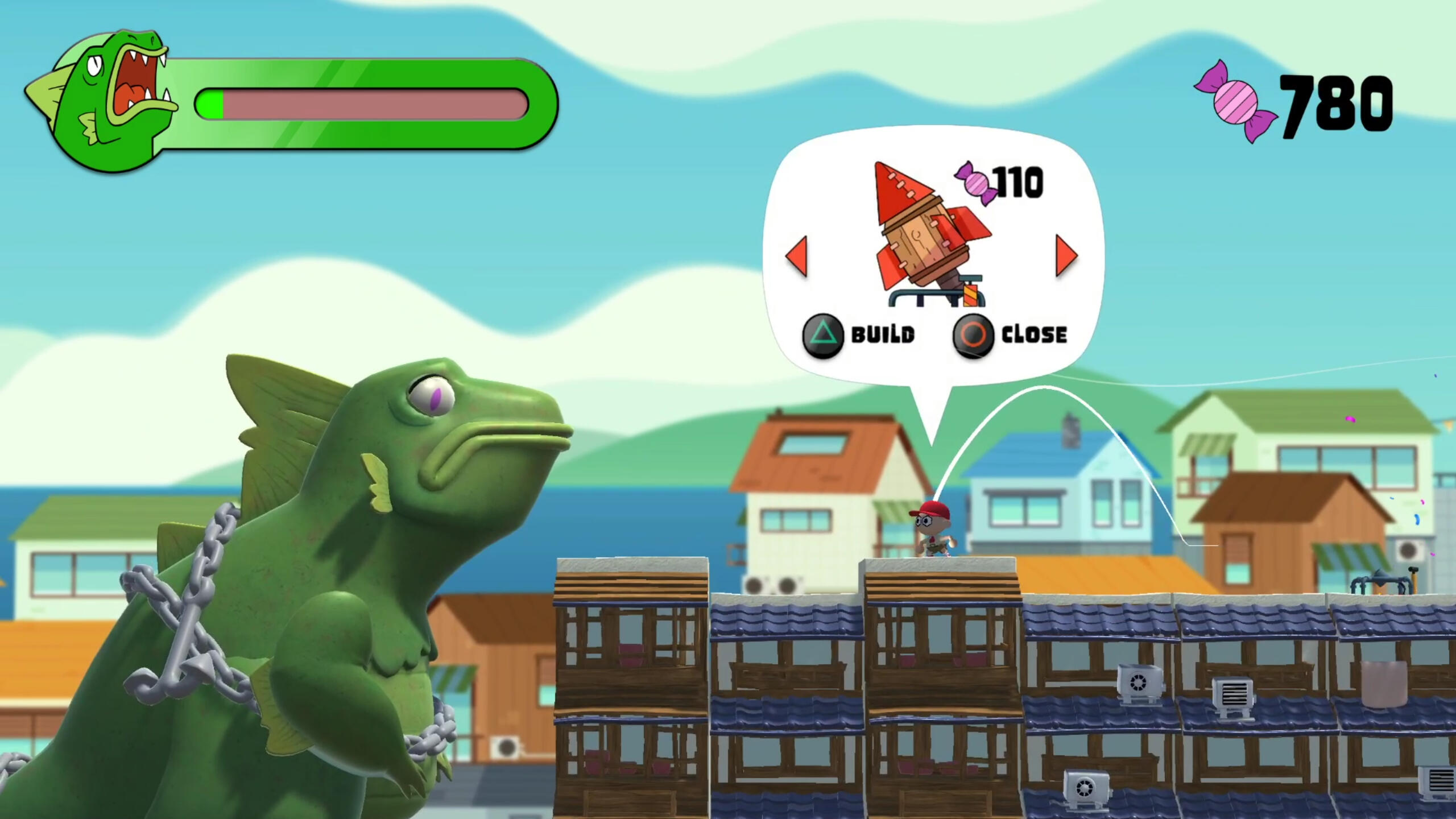
Task: Cycle to next buildable with right red arrow
Action: click(1066, 257)
